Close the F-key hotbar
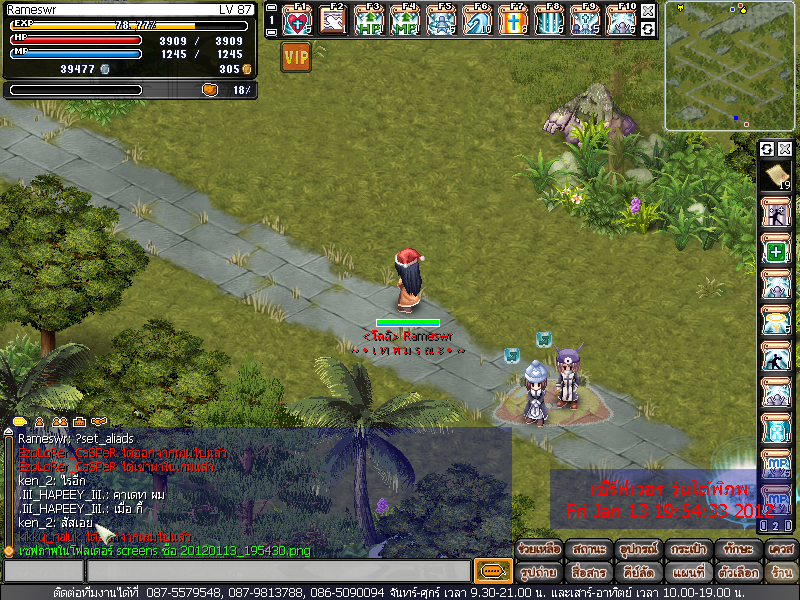This screenshot has width=800, height=600. [648, 11]
